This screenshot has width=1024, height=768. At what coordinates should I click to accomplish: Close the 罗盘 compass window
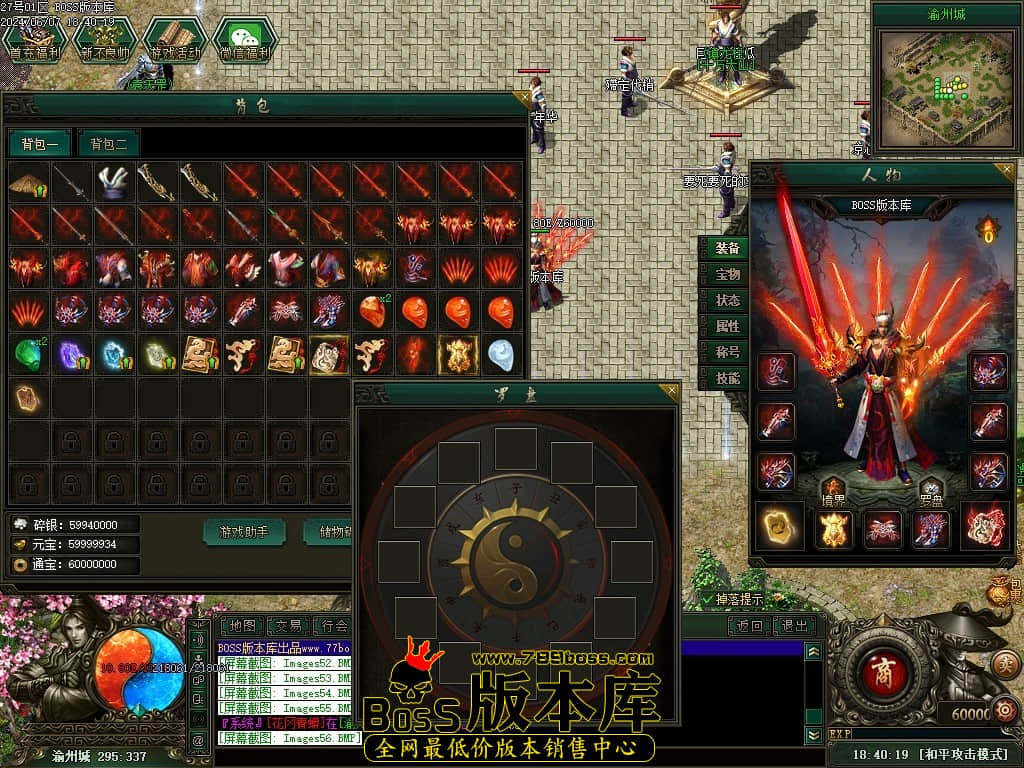click(672, 390)
